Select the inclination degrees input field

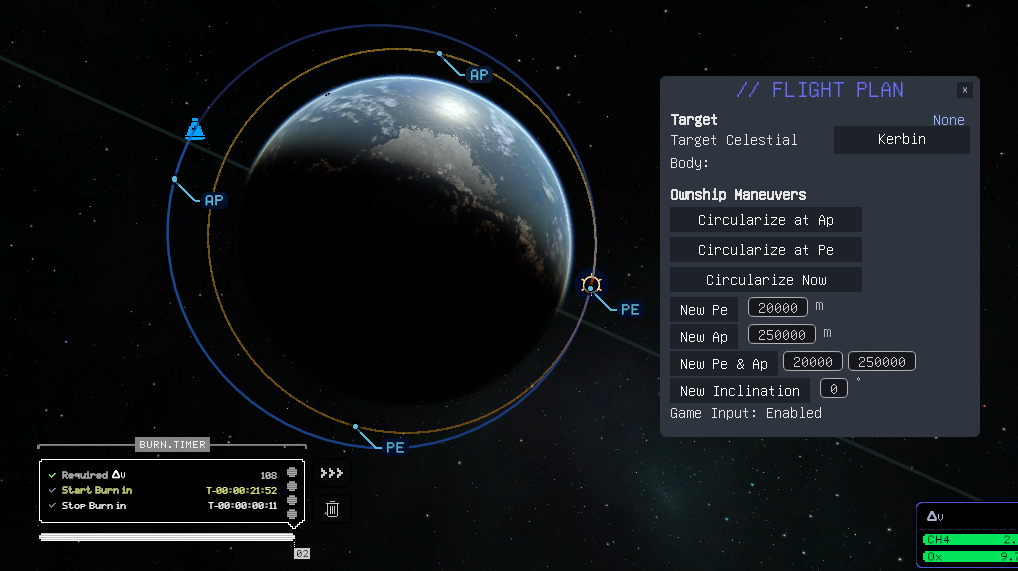click(834, 389)
